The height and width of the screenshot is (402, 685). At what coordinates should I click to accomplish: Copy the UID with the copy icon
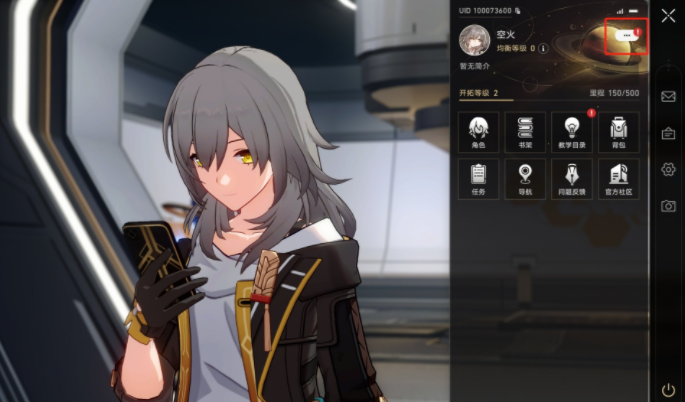[518, 10]
